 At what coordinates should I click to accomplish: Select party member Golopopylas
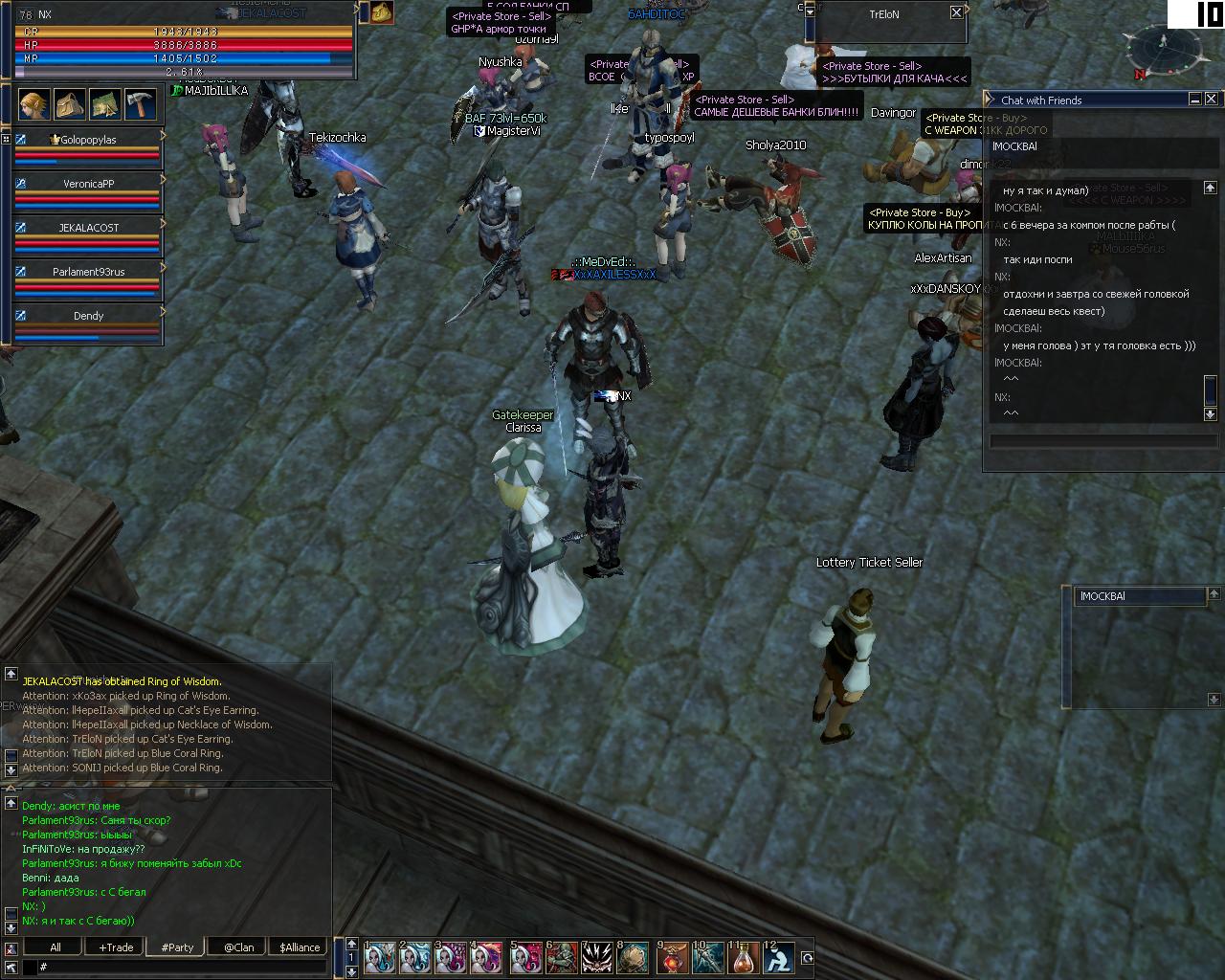click(x=88, y=140)
